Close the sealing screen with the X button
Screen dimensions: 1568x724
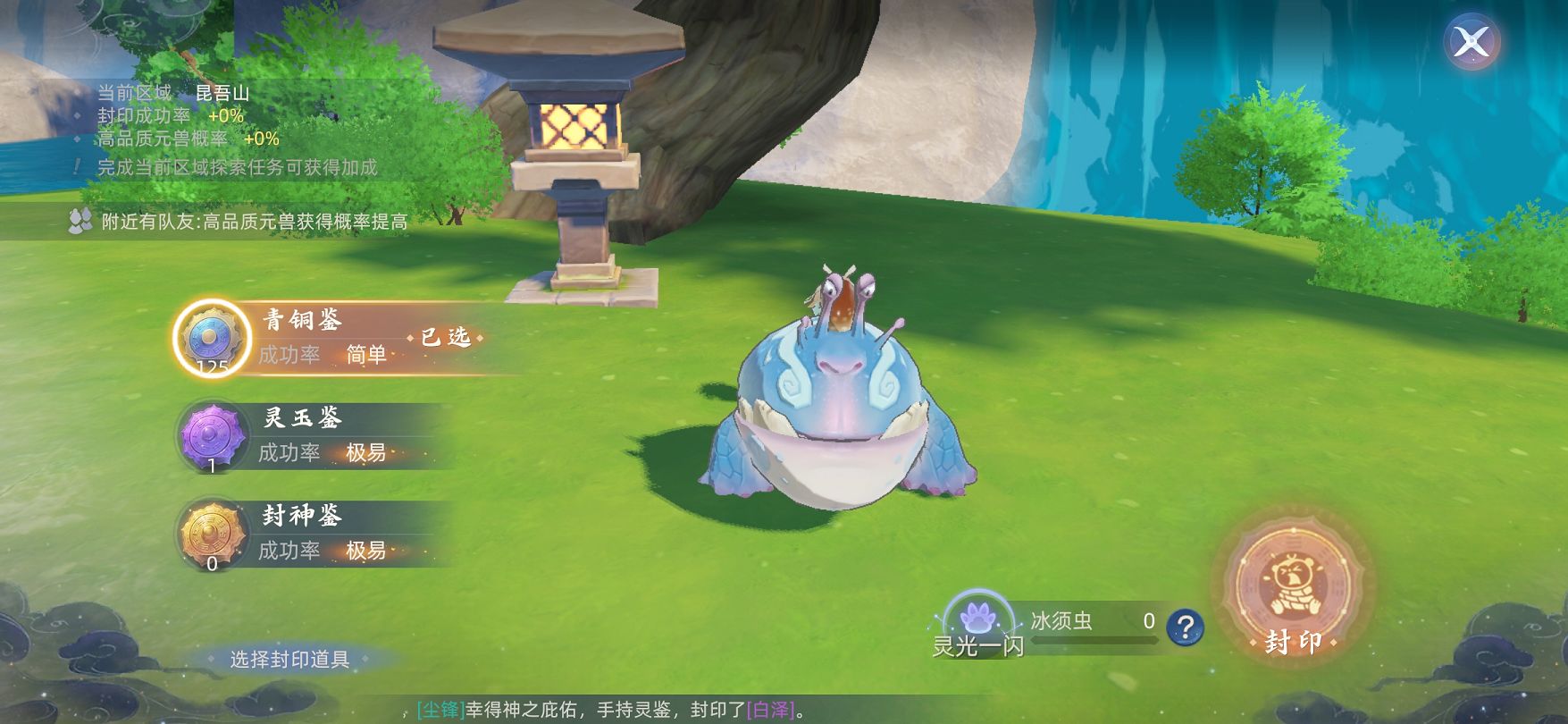[x=1471, y=42]
